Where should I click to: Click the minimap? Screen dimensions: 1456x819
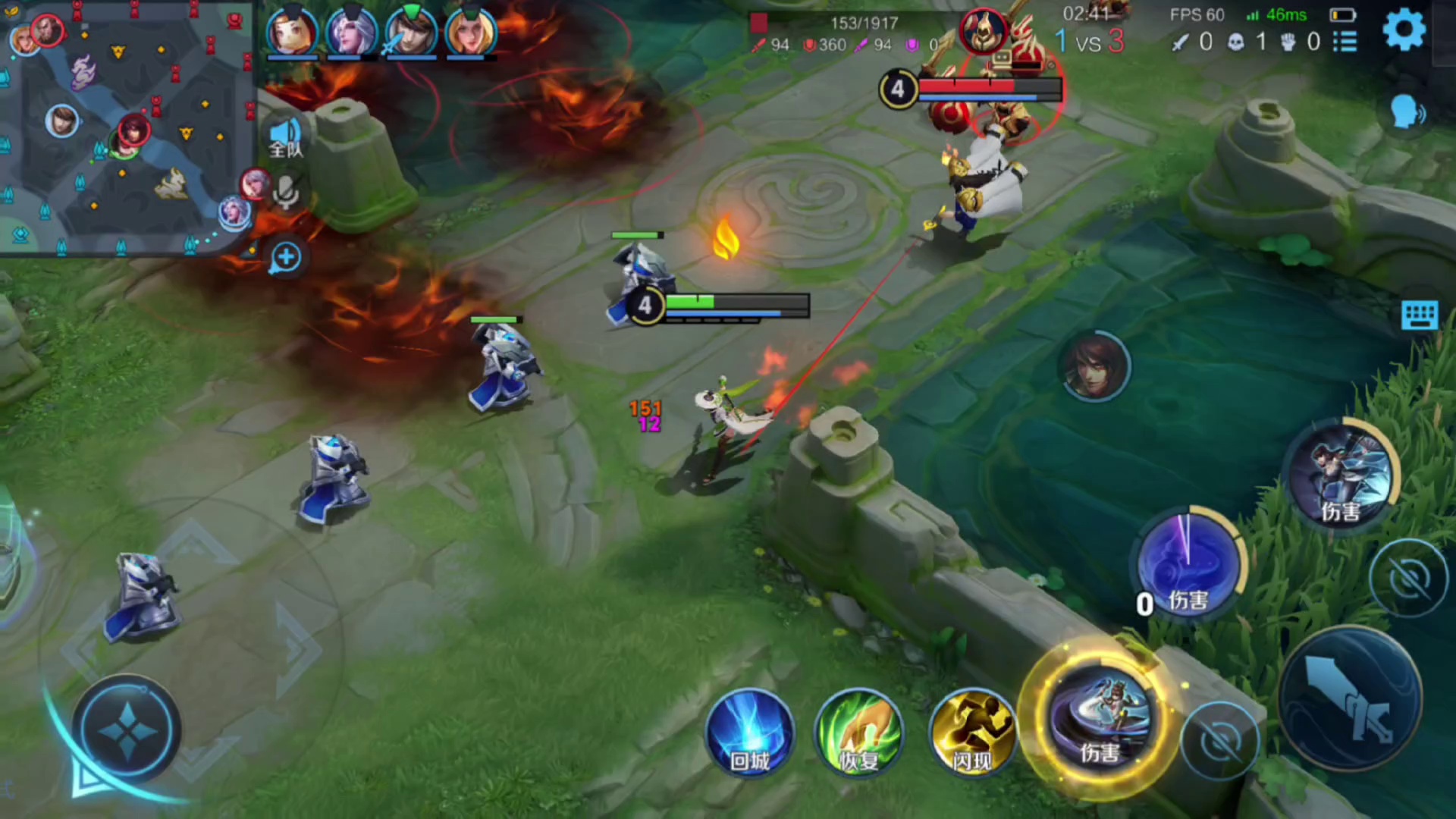127,129
